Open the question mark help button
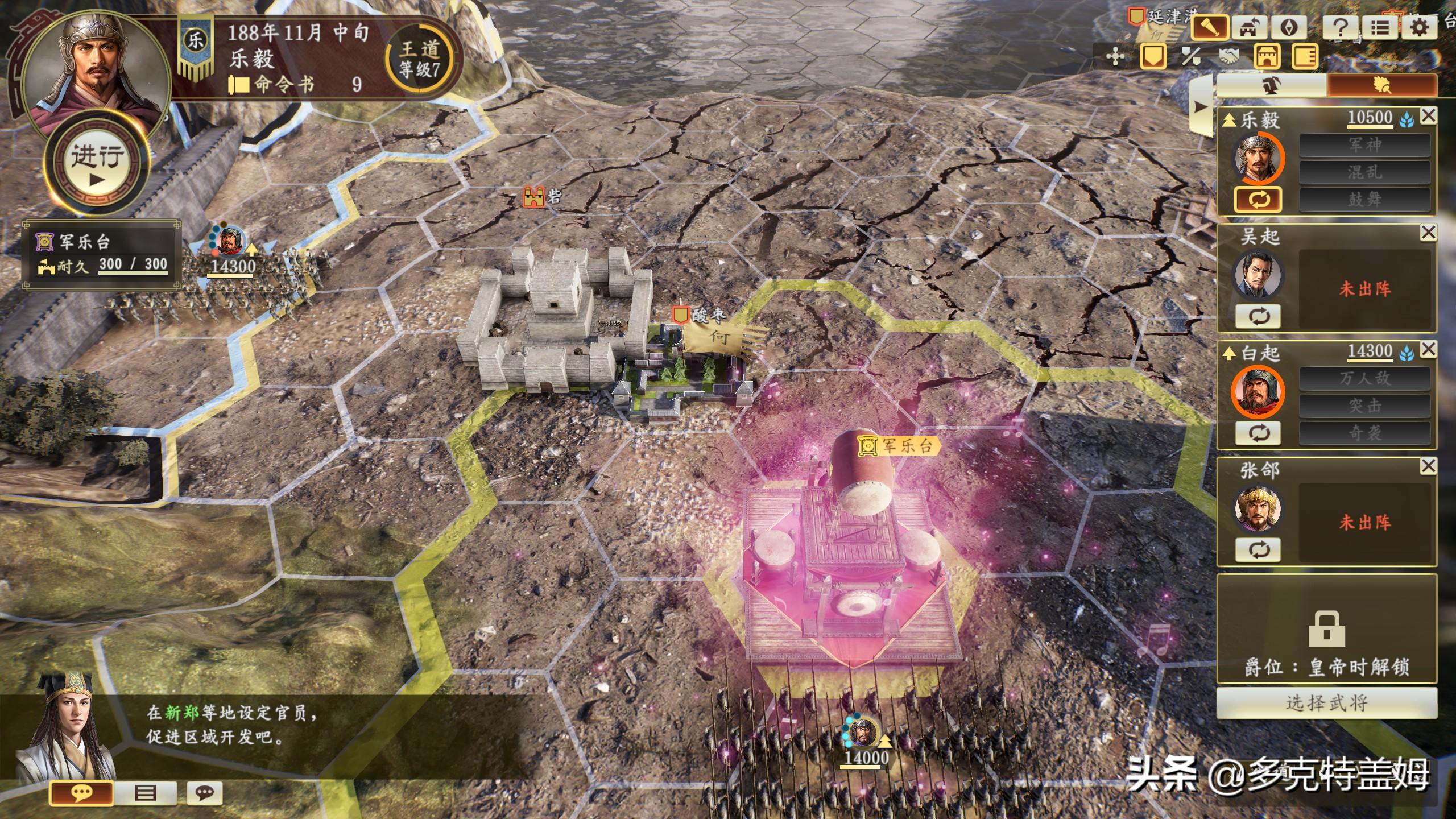 pos(1340,28)
